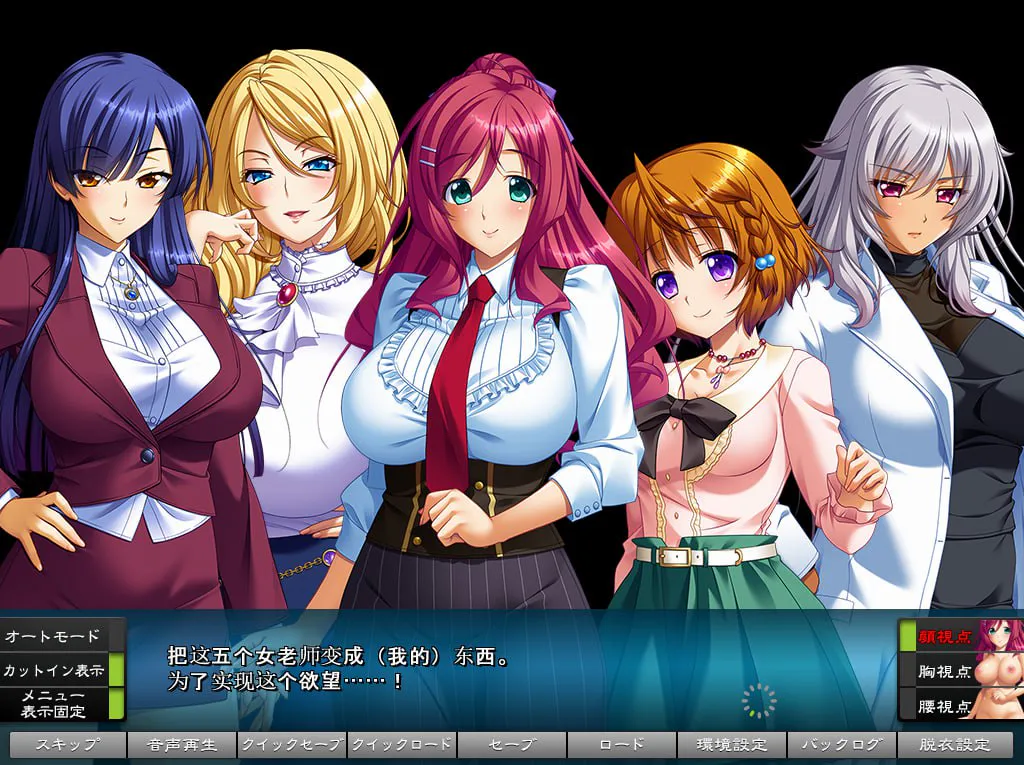1024x765 pixels.
Task: Show the バックログ message backlog
Action: click(842, 745)
